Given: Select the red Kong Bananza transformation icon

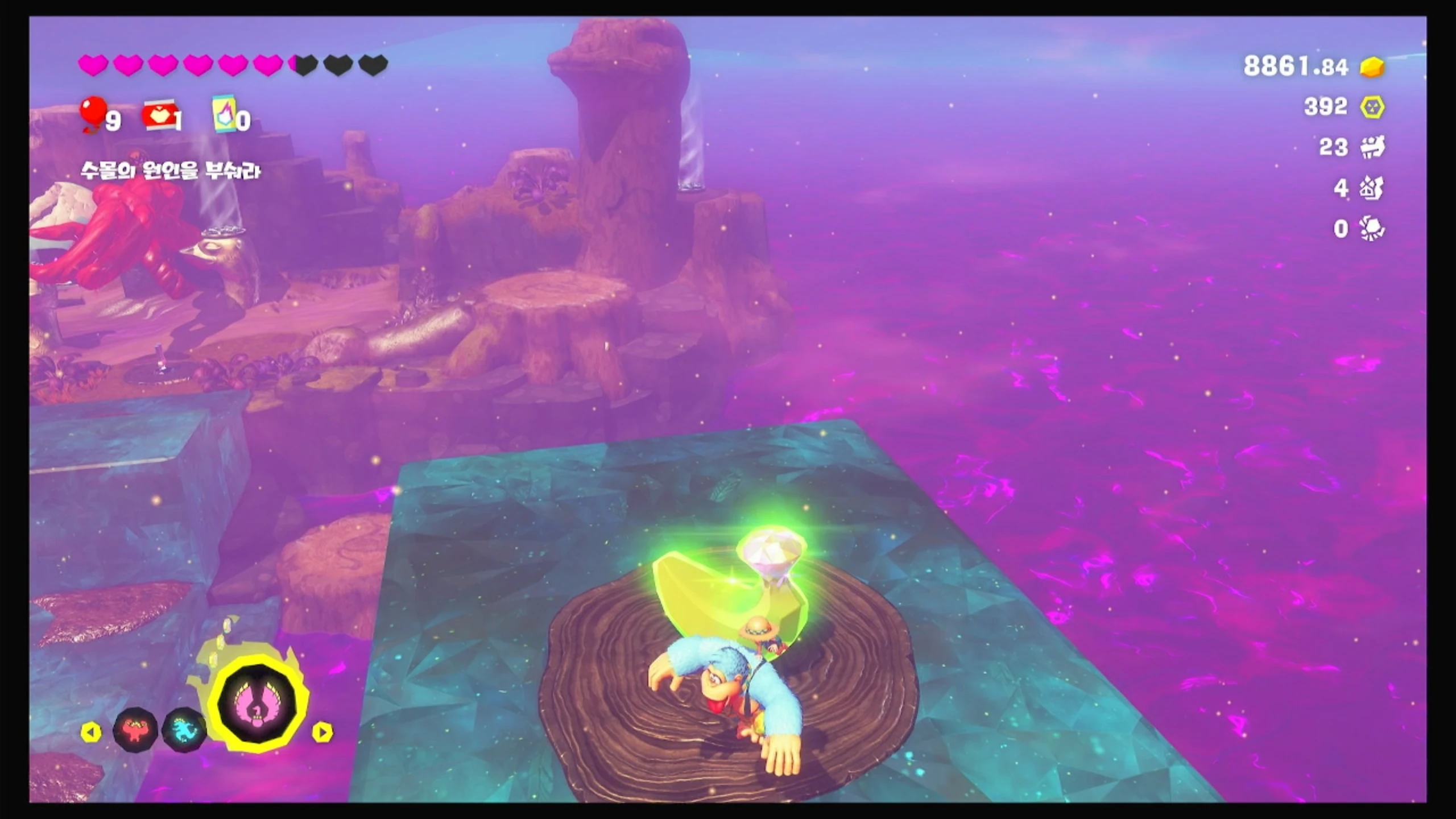Looking at the screenshot, I should (x=134, y=730).
